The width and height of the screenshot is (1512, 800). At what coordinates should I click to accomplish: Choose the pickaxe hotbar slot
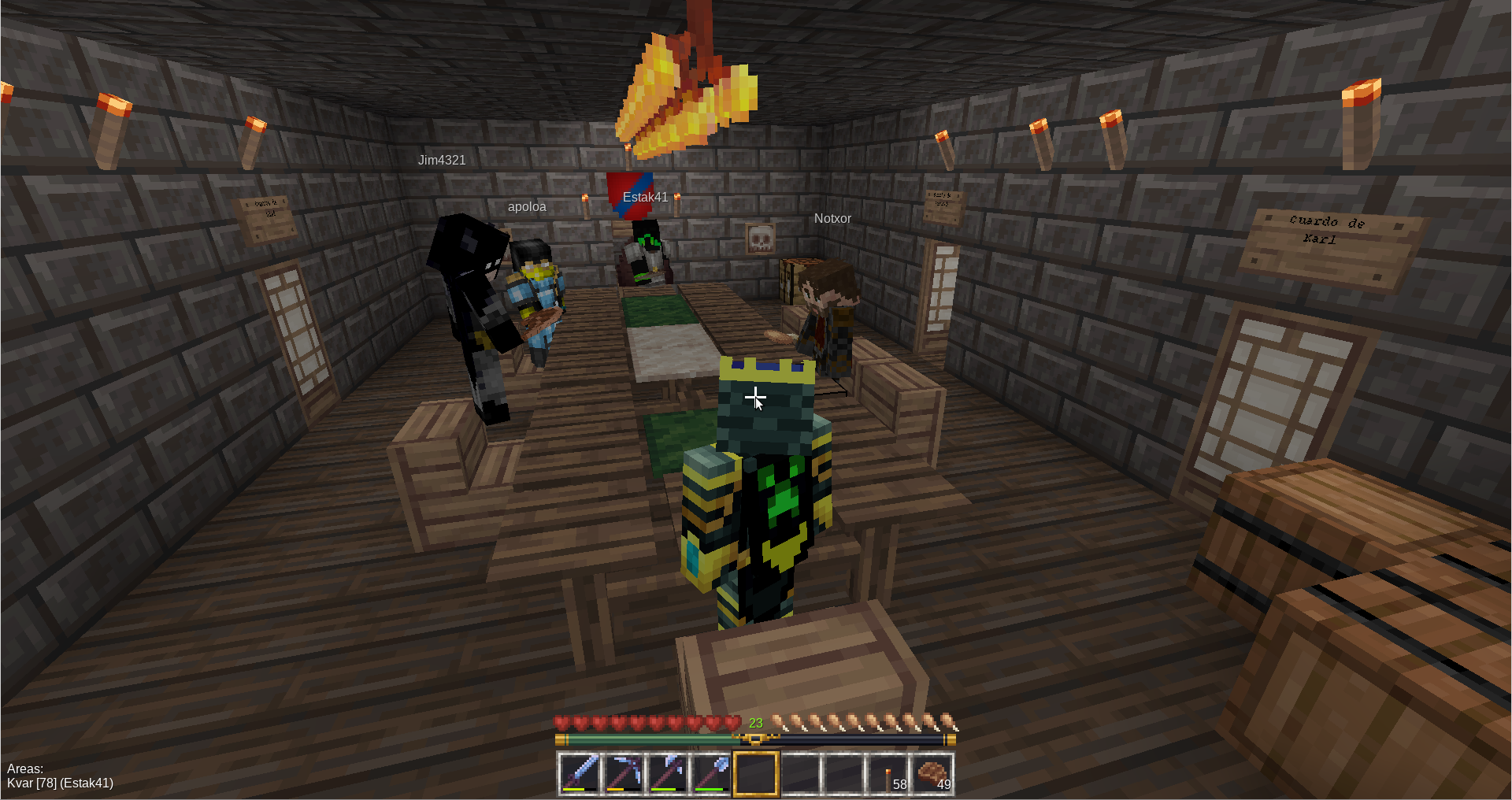(x=624, y=773)
